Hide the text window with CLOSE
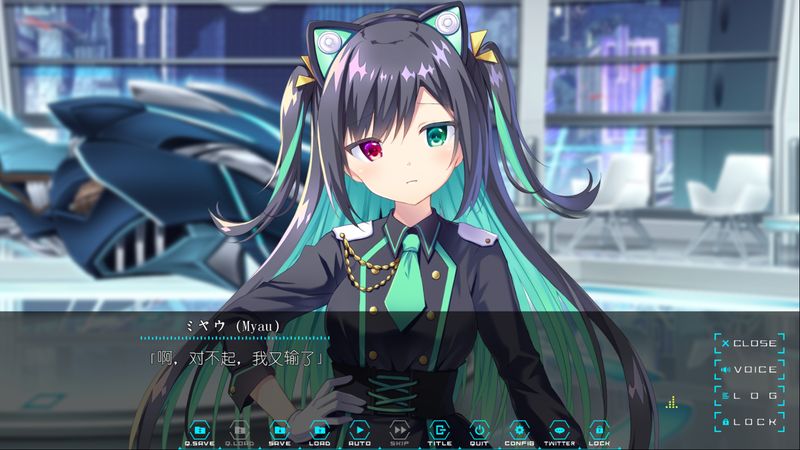Image resolution: width=800 pixels, height=450 pixels. click(x=749, y=343)
